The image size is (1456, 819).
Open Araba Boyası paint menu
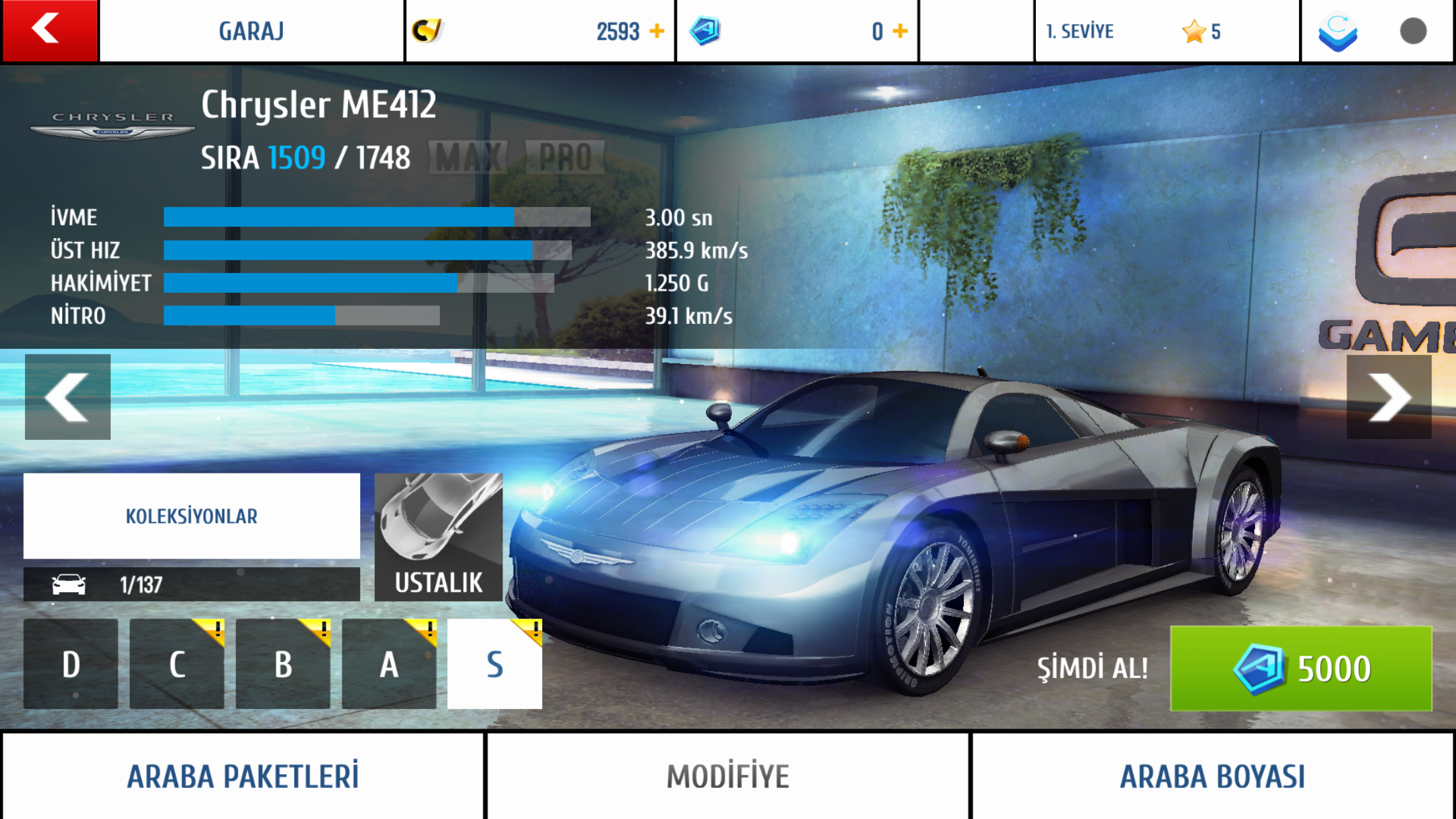click(x=1213, y=776)
